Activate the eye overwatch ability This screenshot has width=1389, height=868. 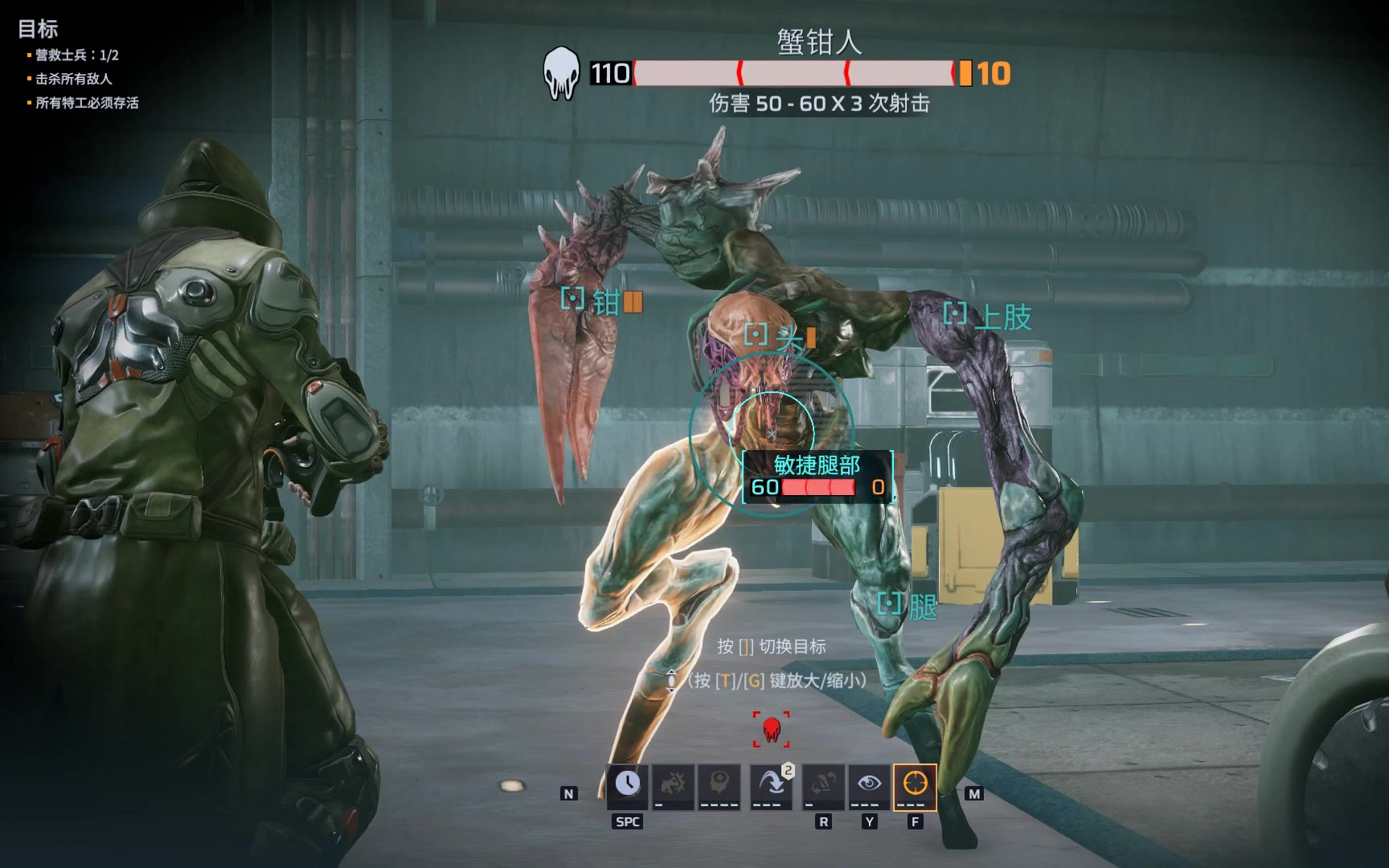pyautogui.click(x=869, y=784)
